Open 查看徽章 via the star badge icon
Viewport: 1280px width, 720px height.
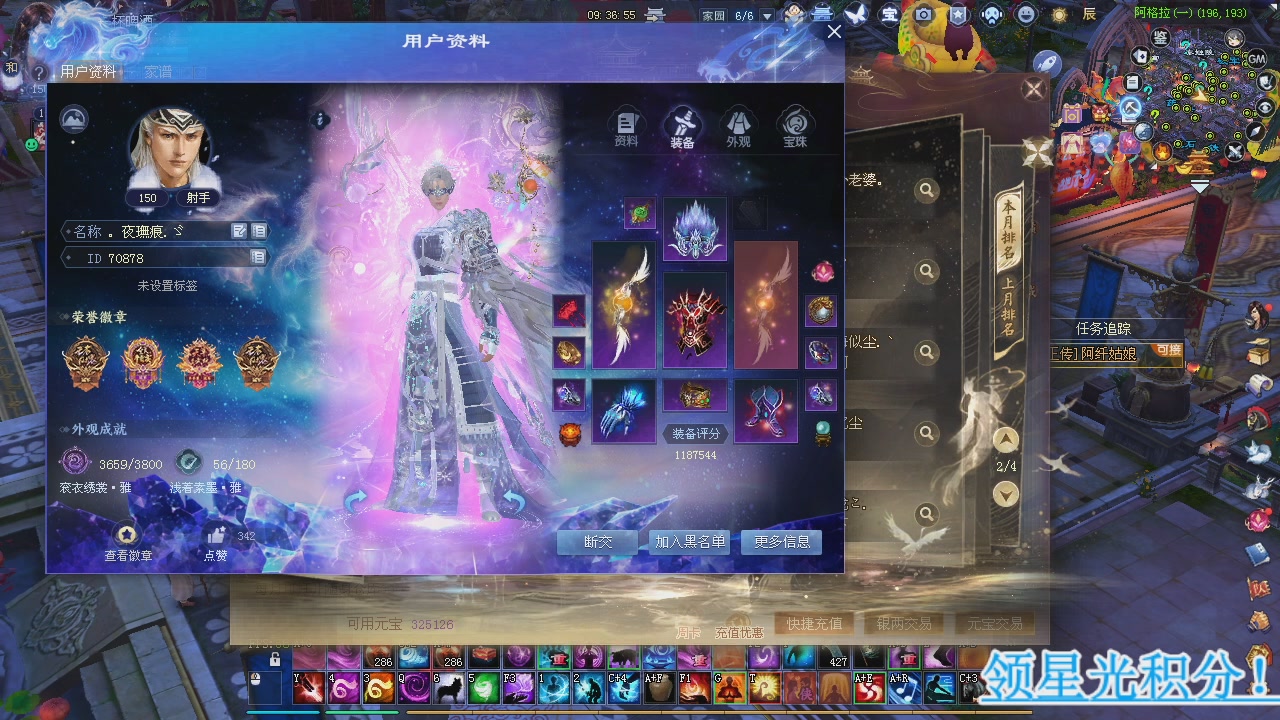[127, 534]
